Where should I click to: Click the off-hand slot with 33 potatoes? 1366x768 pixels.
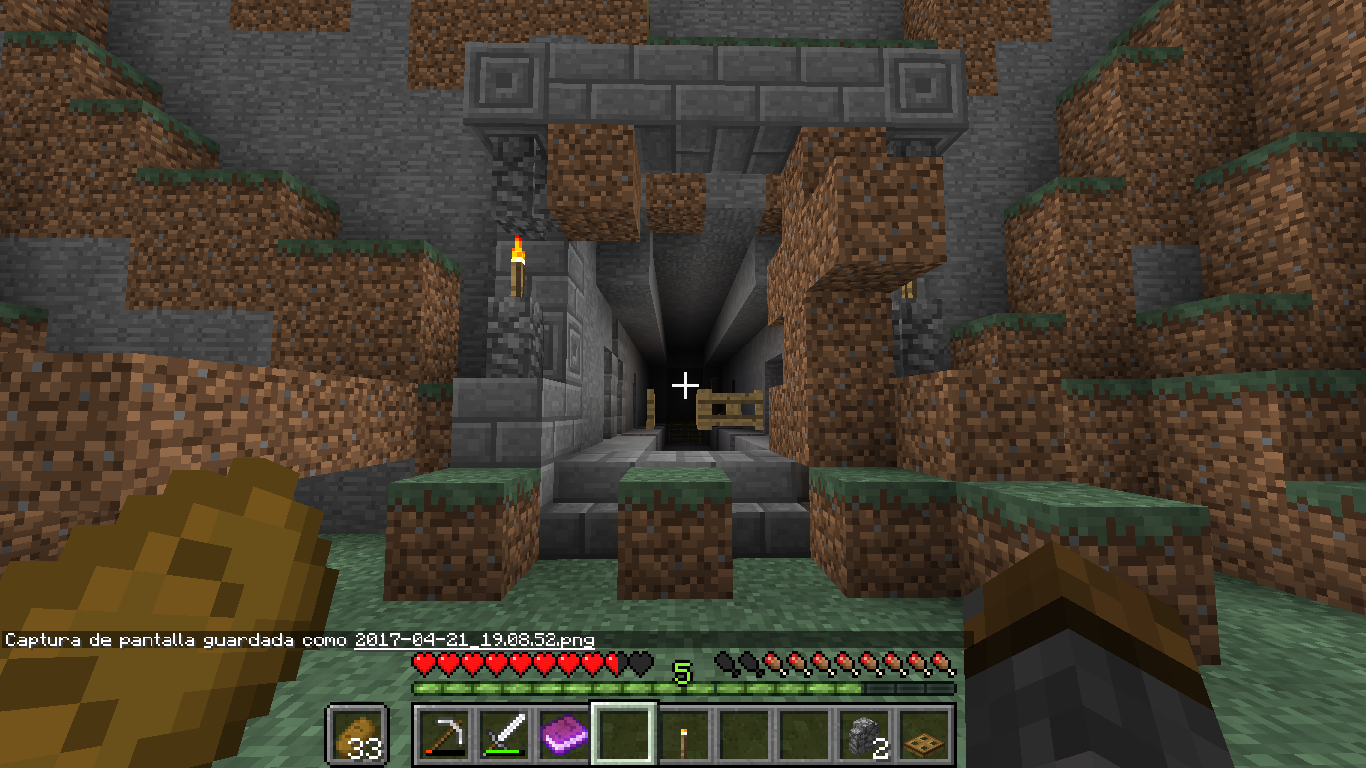click(357, 736)
